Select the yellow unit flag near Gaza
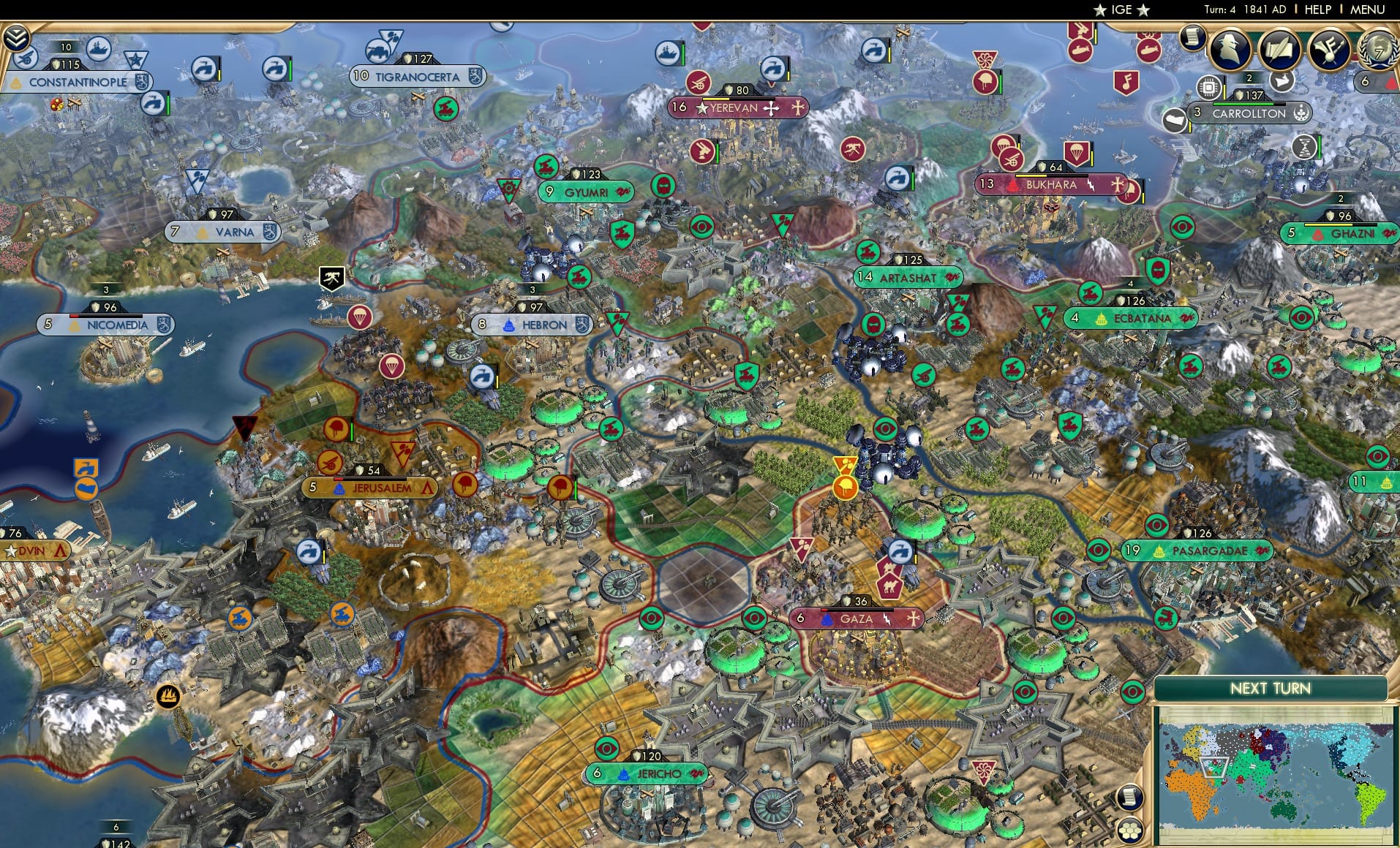1400x848 pixels. click(846, 485)
